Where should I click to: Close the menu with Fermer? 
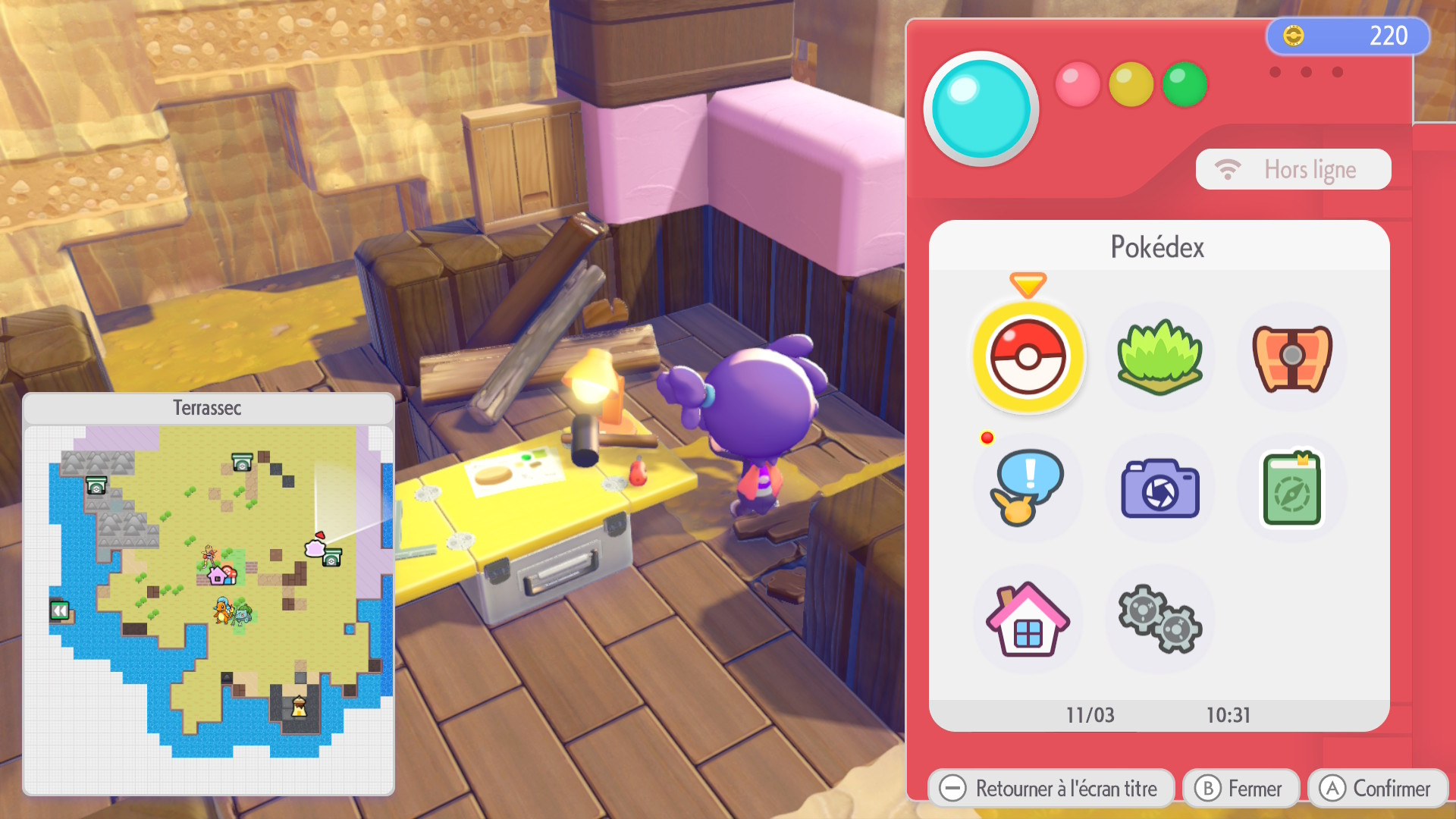(x=1241, y=789)
